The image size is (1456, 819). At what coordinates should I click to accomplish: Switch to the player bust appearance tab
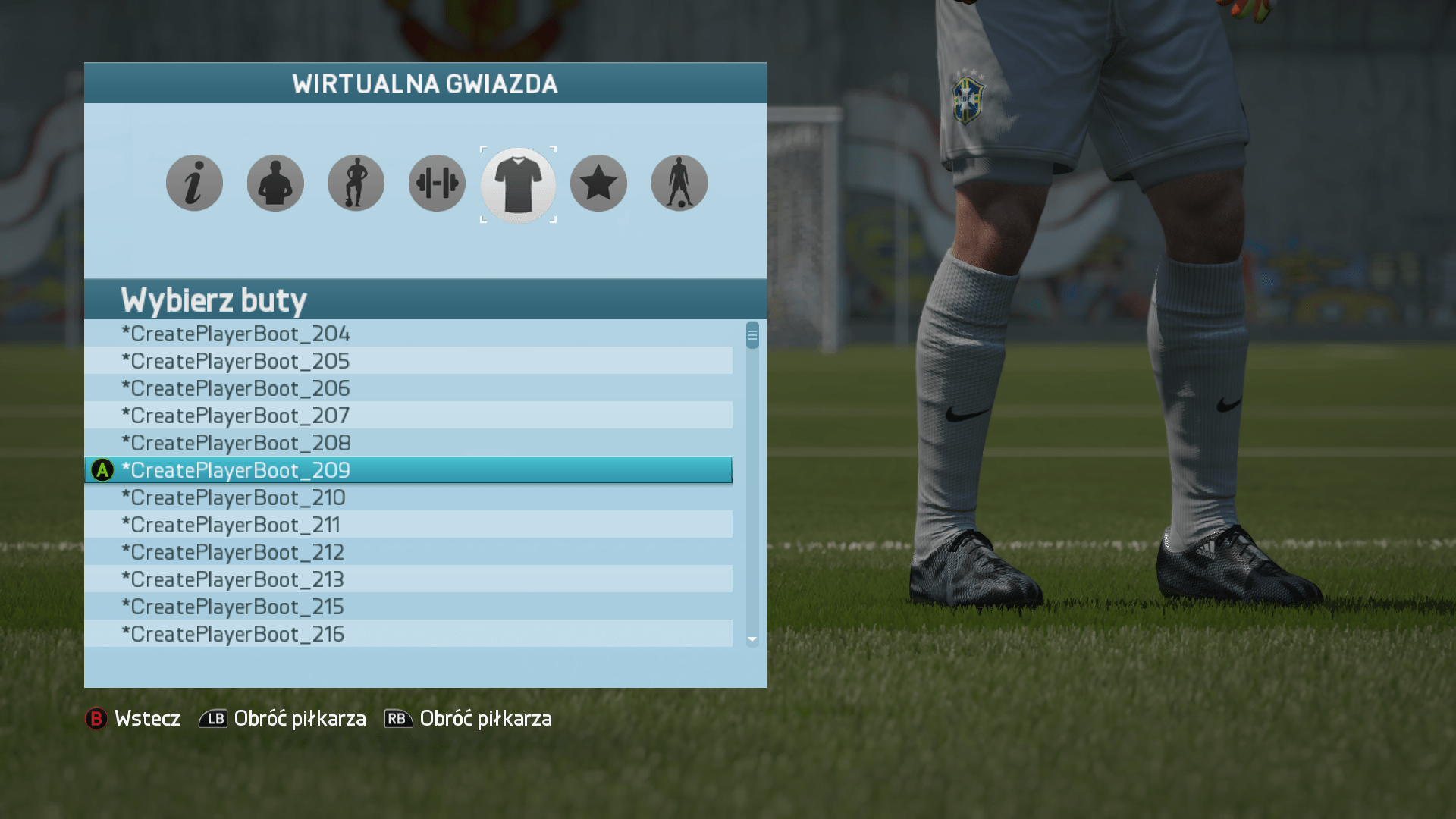coord(275,184)
